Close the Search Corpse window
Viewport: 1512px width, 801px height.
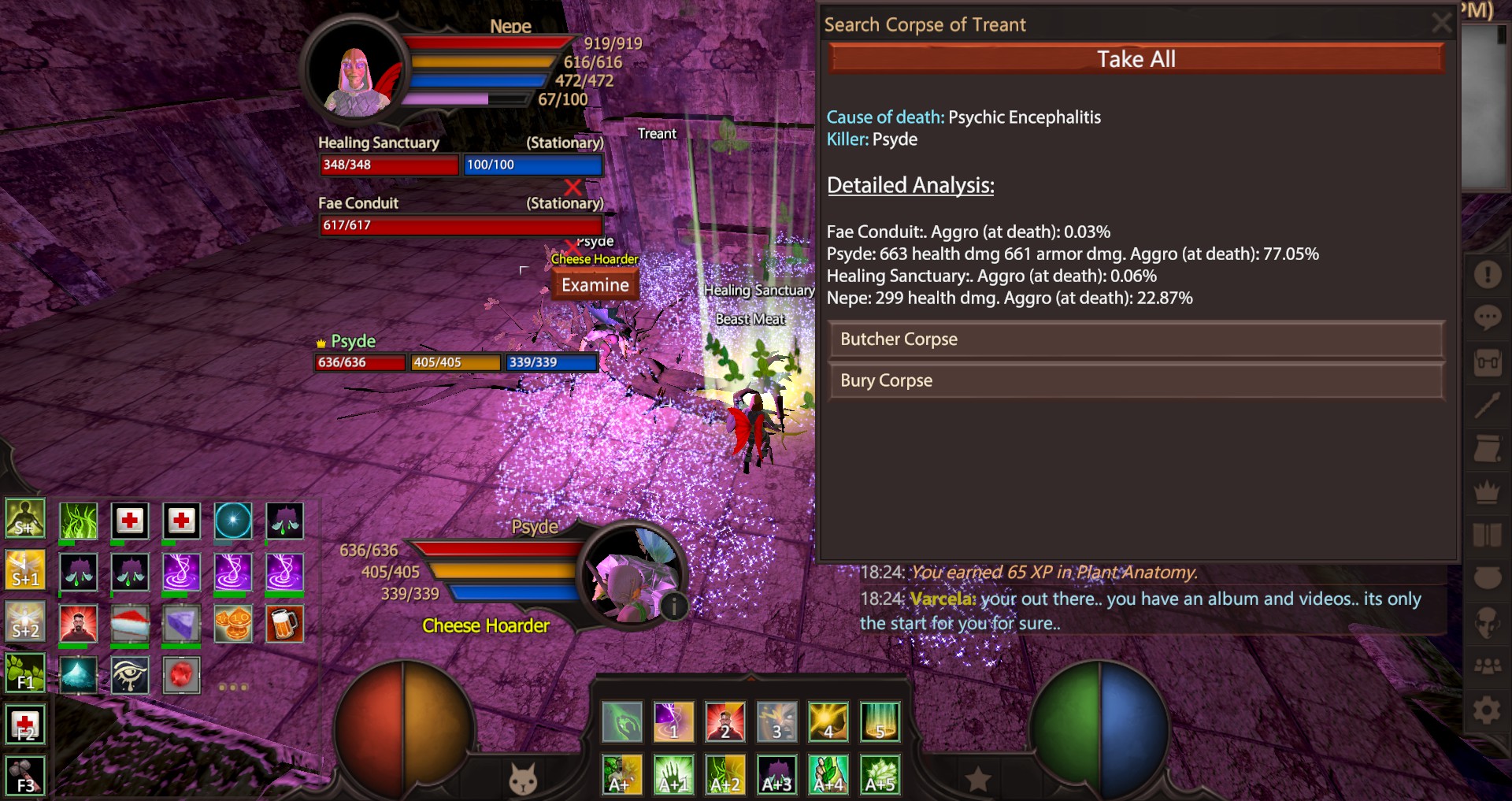[x=1441, y=23]
